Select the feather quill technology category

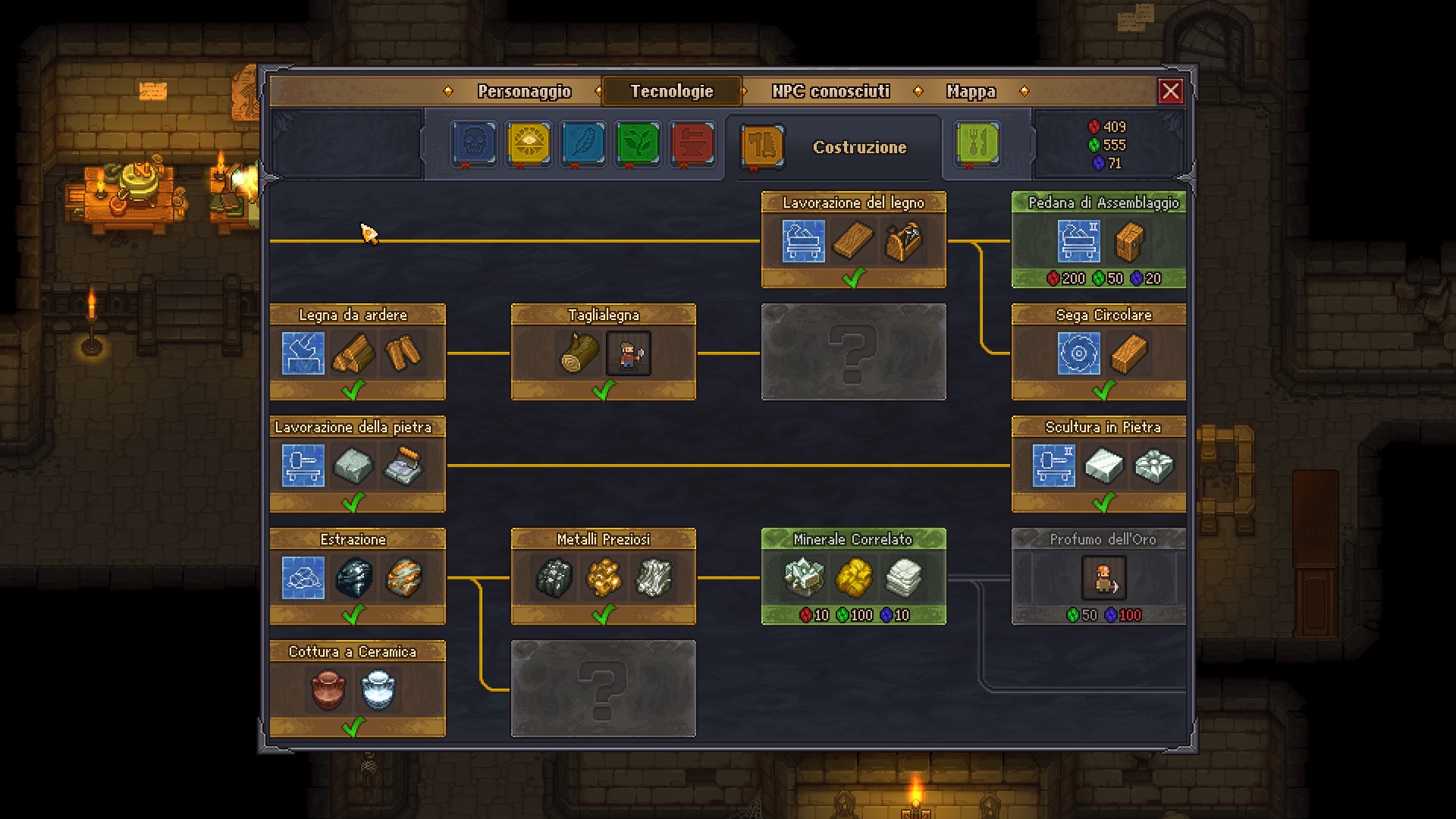(x=582, y=144)
